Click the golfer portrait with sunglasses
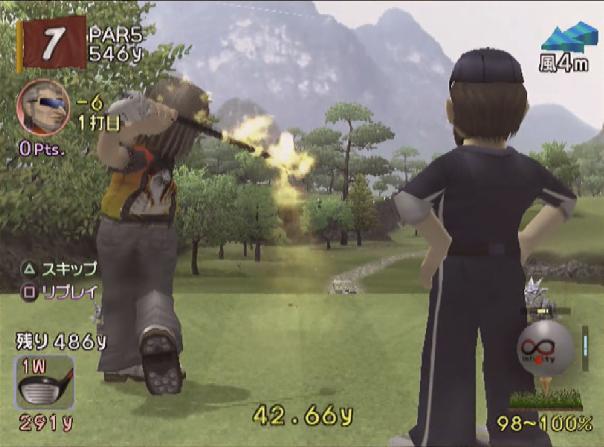 tap(43, 107)
